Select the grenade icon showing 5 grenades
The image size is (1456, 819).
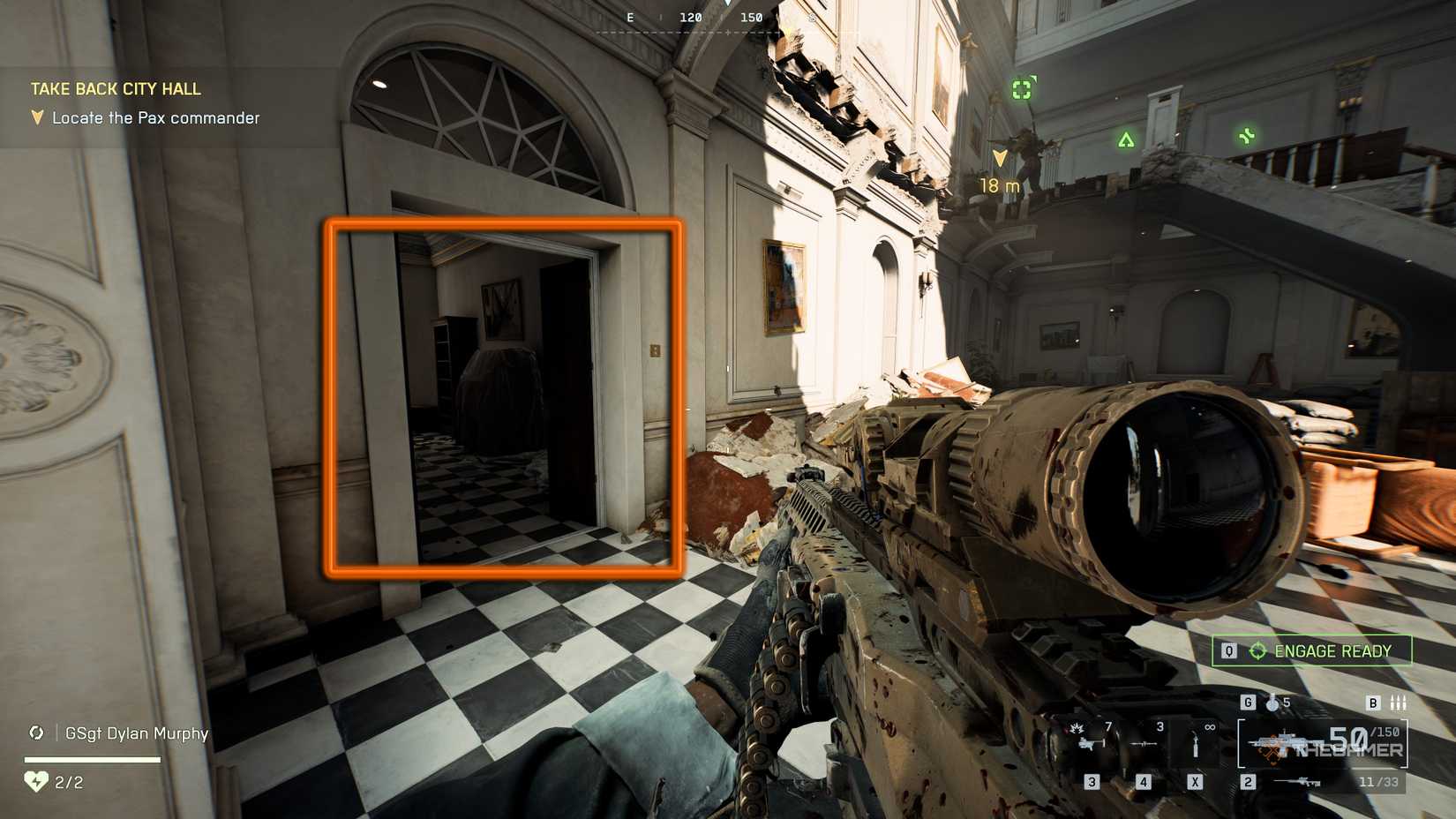(x=1272, y=703)
